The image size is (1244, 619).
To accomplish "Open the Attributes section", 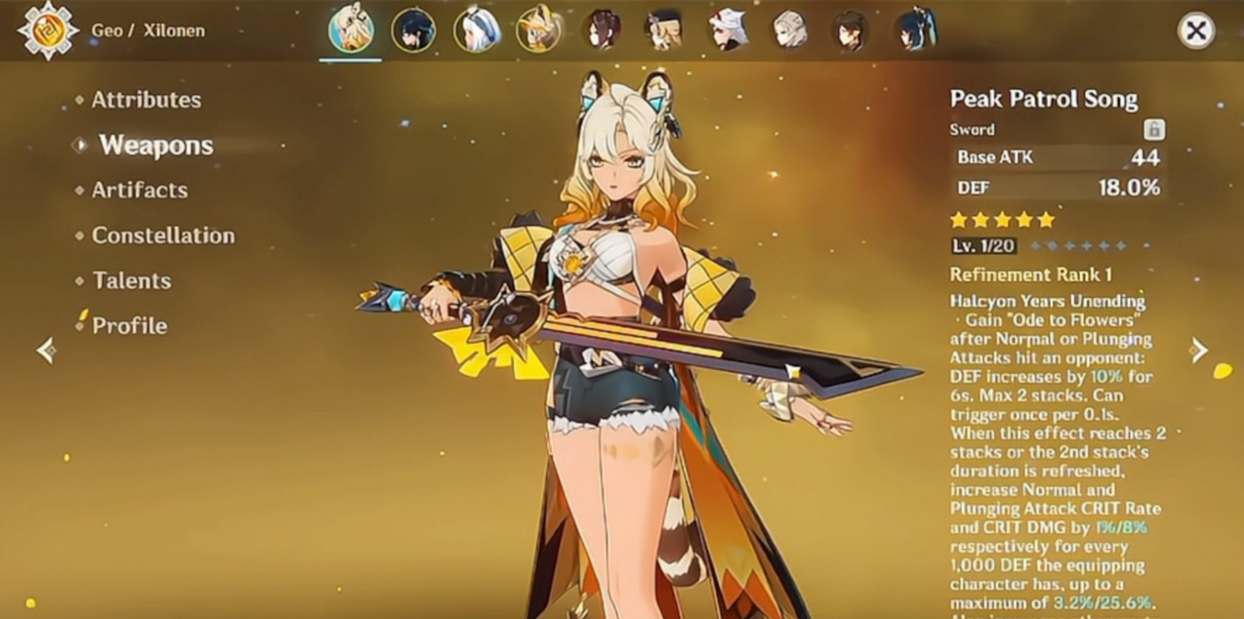I will tap(146, 100).
